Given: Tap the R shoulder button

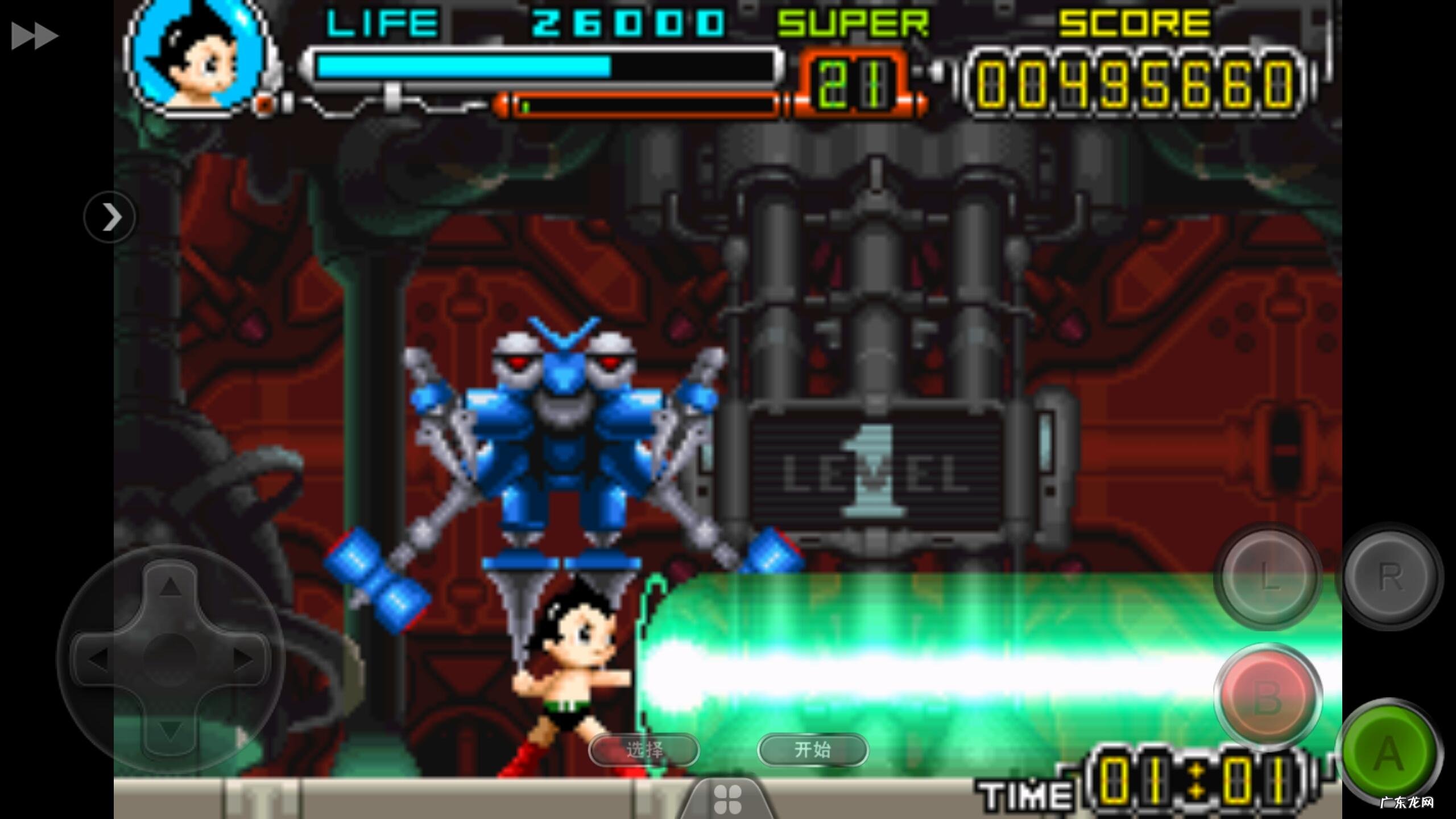Looking at the screenshot, I should click(x=1389, y=577).
